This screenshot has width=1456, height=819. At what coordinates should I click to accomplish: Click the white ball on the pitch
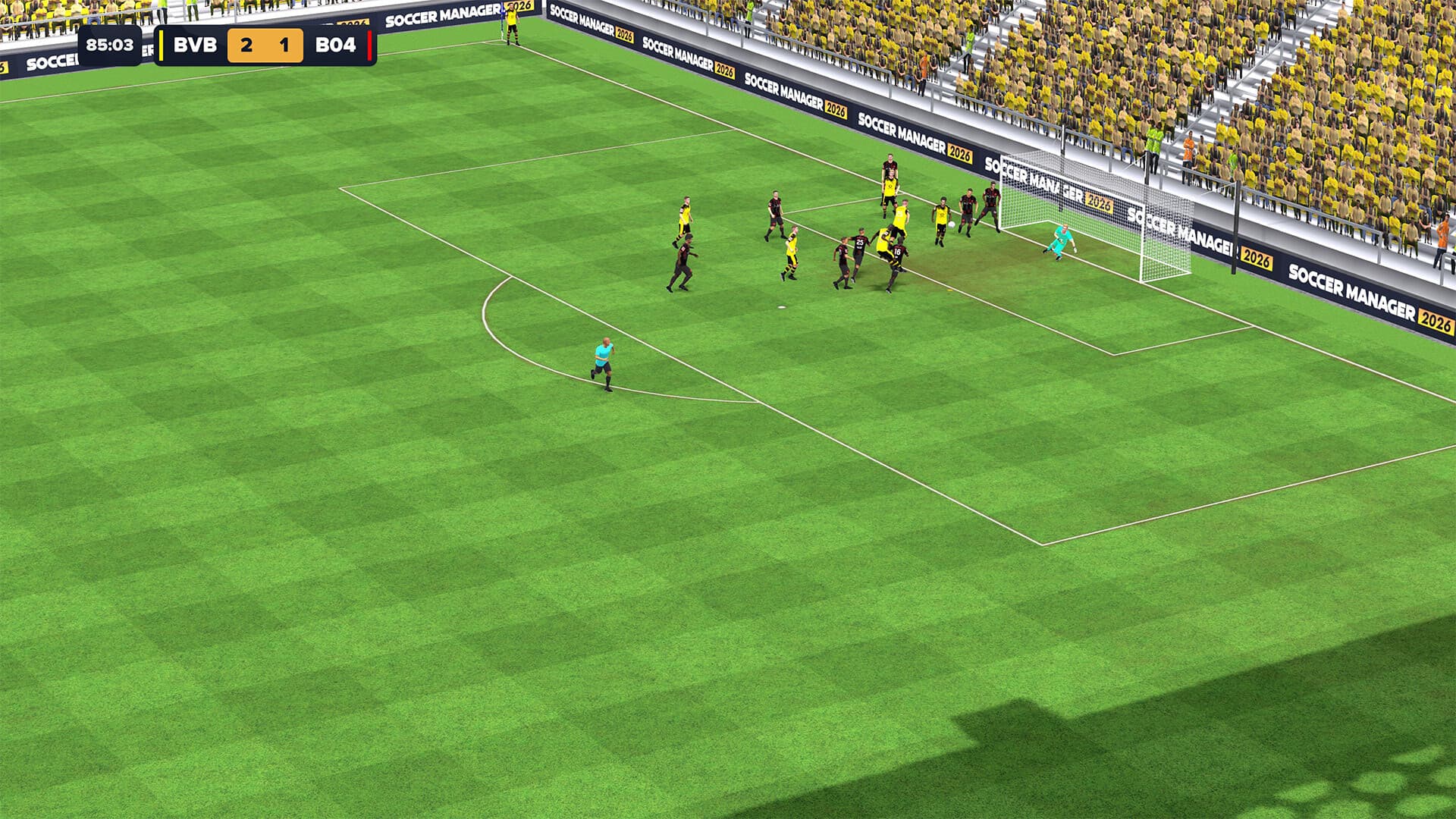pos(952,223)
